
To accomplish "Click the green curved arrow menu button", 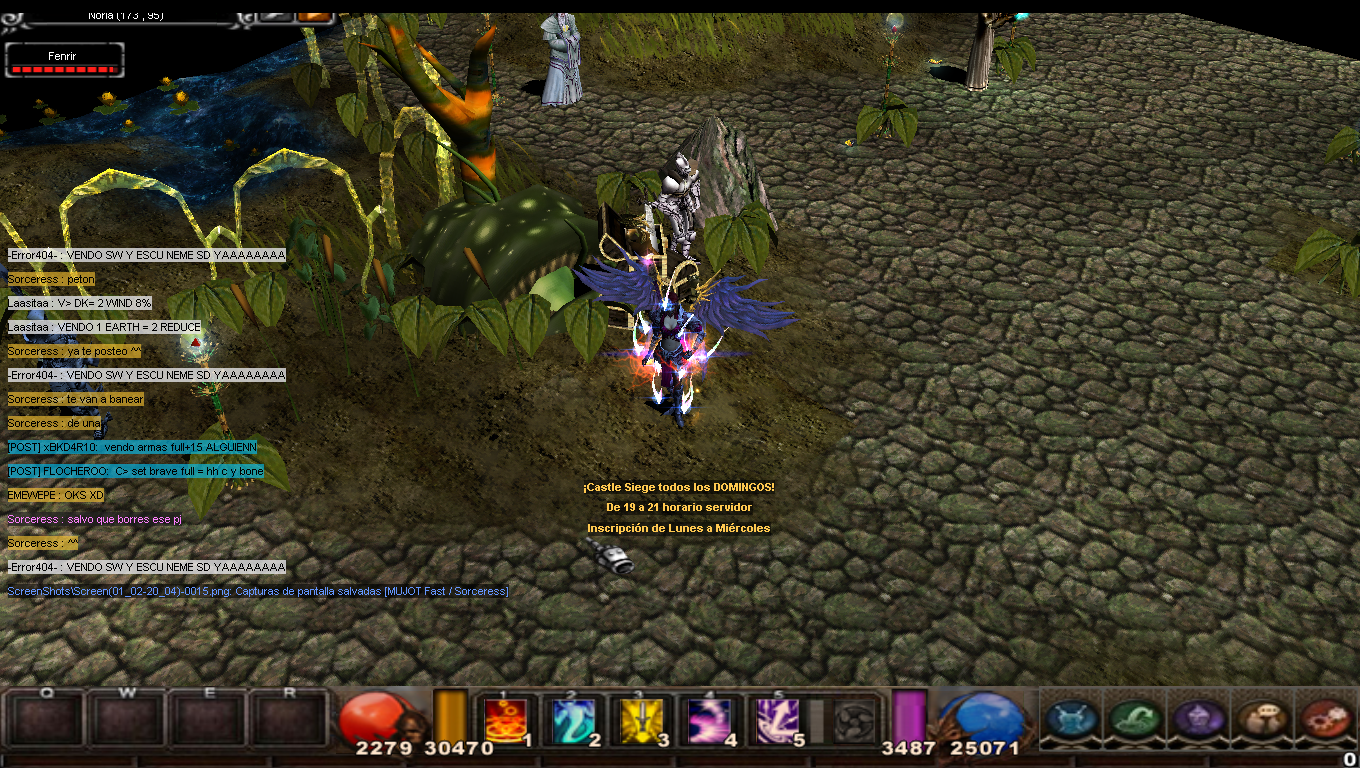I will [1135, 719].
